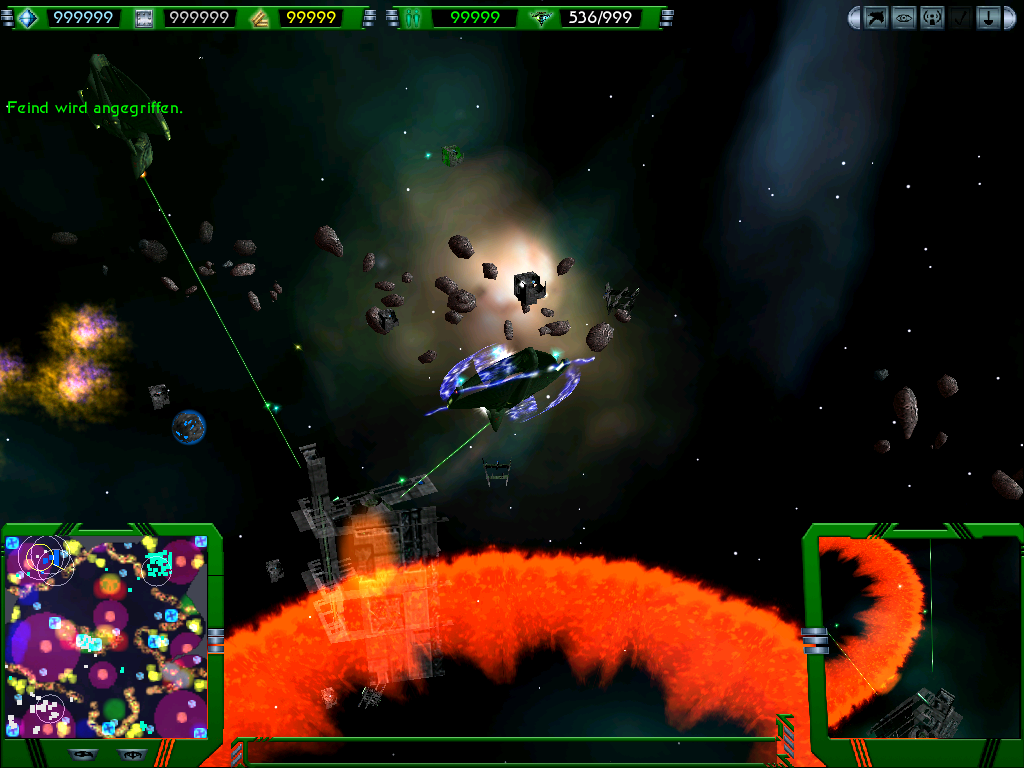This screenshot has width=1024, height=768.
Task: Click the starship silhouette button in top bar
Action: click(x=877, y=17)
